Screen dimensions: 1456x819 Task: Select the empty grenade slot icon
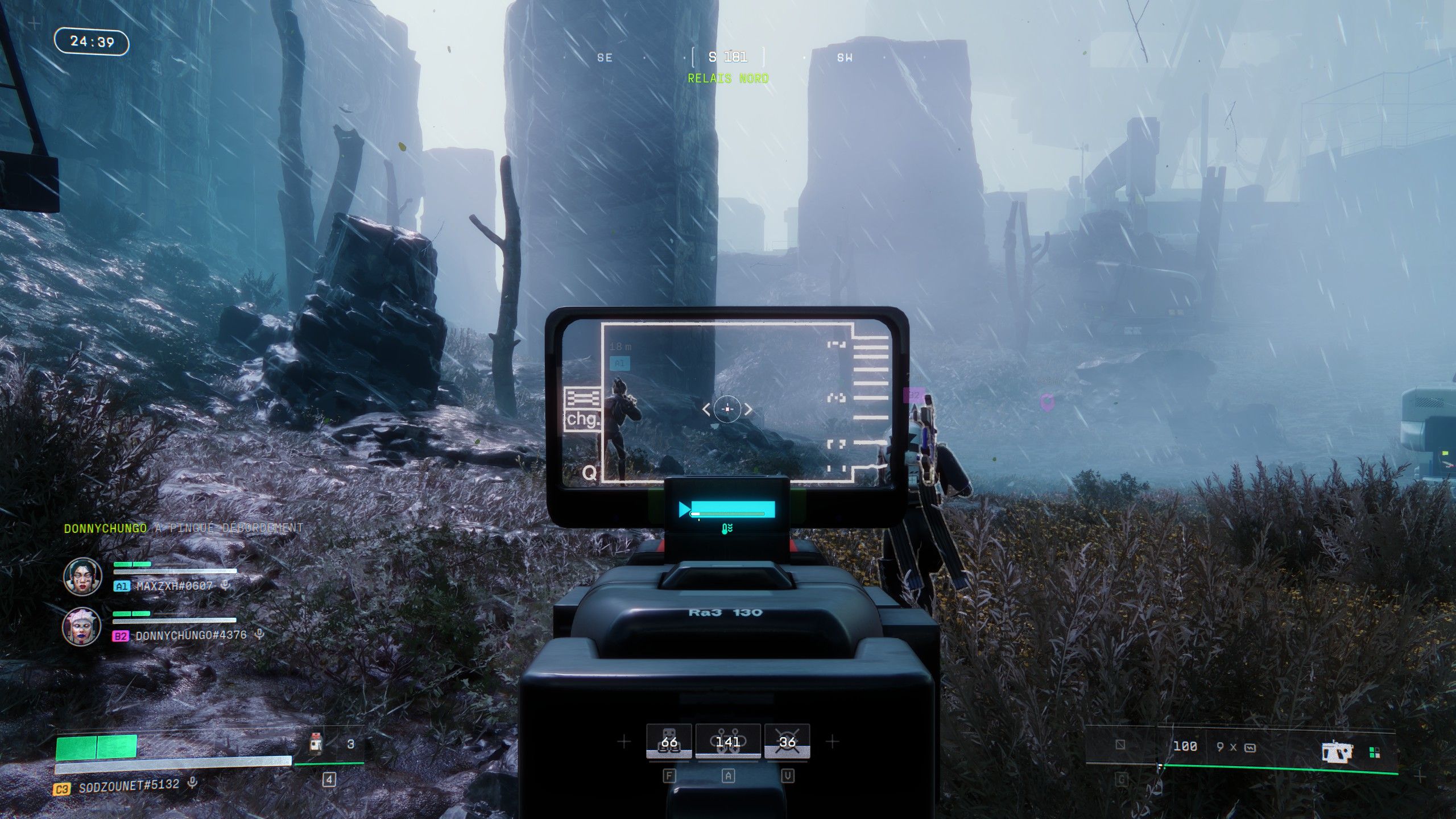[x=1120, y=744]
